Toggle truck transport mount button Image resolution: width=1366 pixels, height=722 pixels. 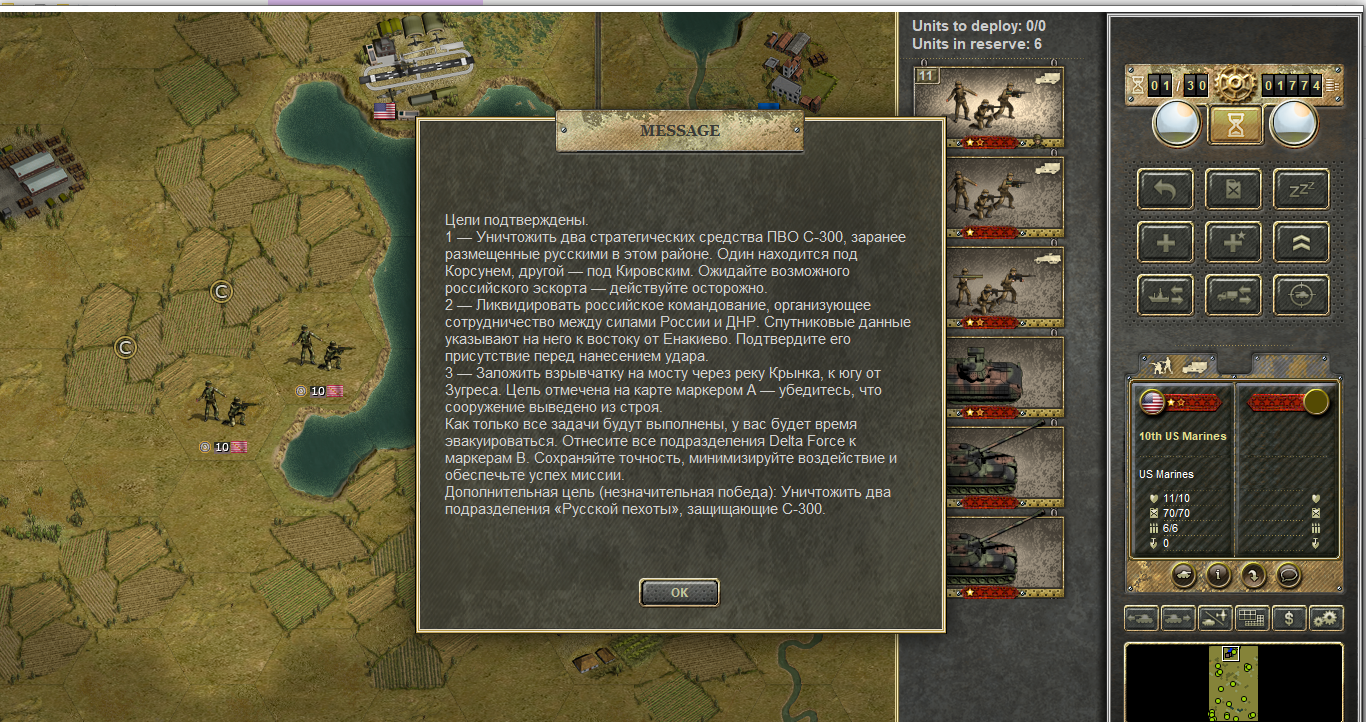[x=1233, y=295]
